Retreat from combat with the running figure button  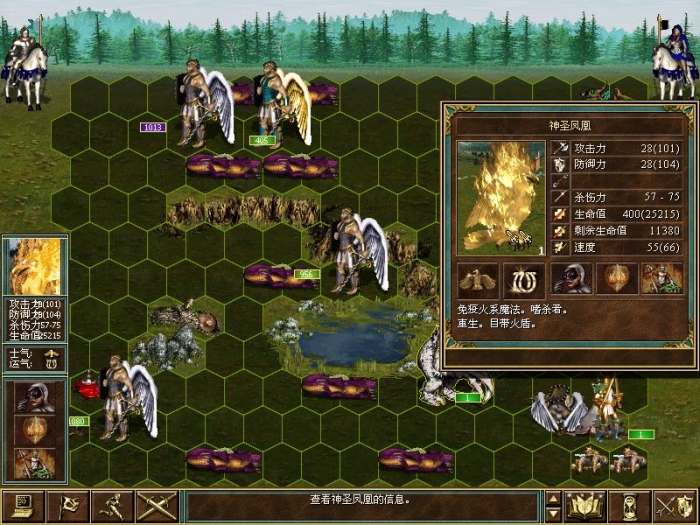pyautogui.click(x=115, y=506)
